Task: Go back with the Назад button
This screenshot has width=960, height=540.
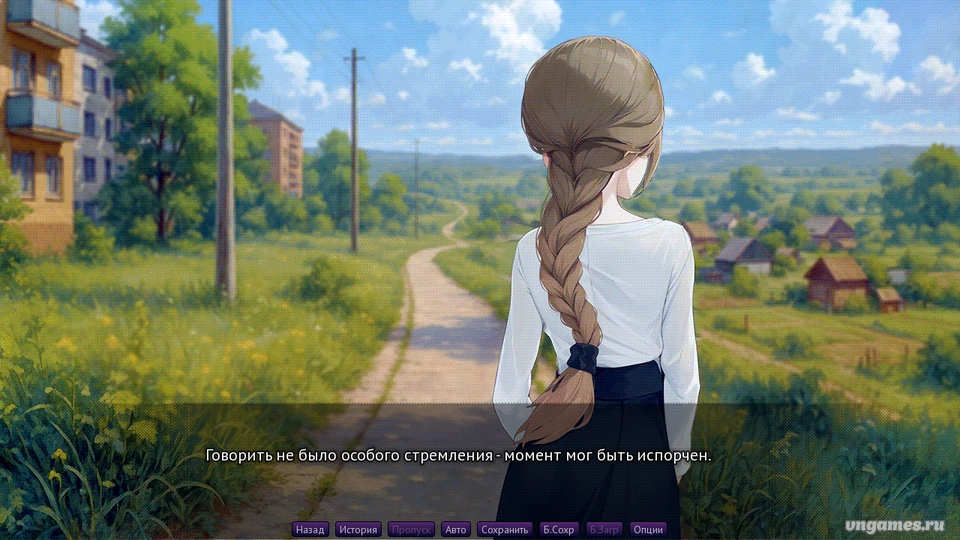Action: coord(310,529)
